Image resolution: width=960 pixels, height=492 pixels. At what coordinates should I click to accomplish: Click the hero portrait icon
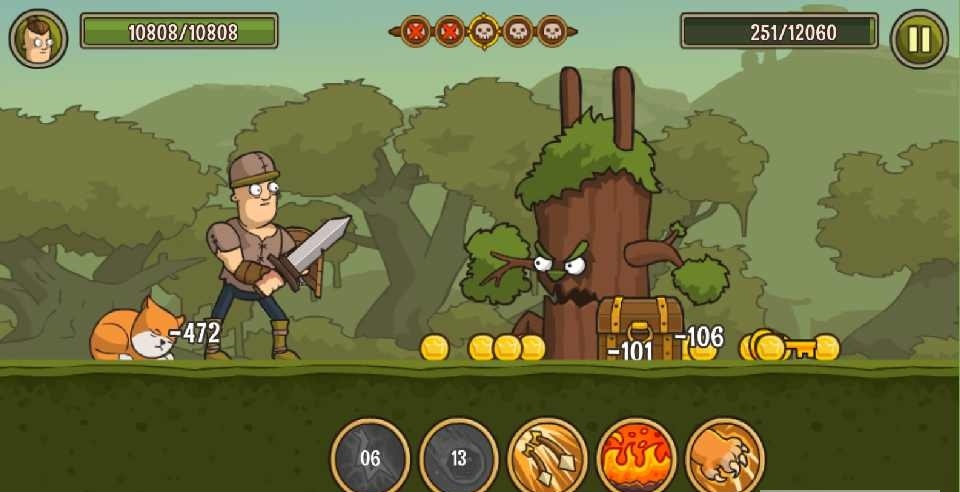38,39
